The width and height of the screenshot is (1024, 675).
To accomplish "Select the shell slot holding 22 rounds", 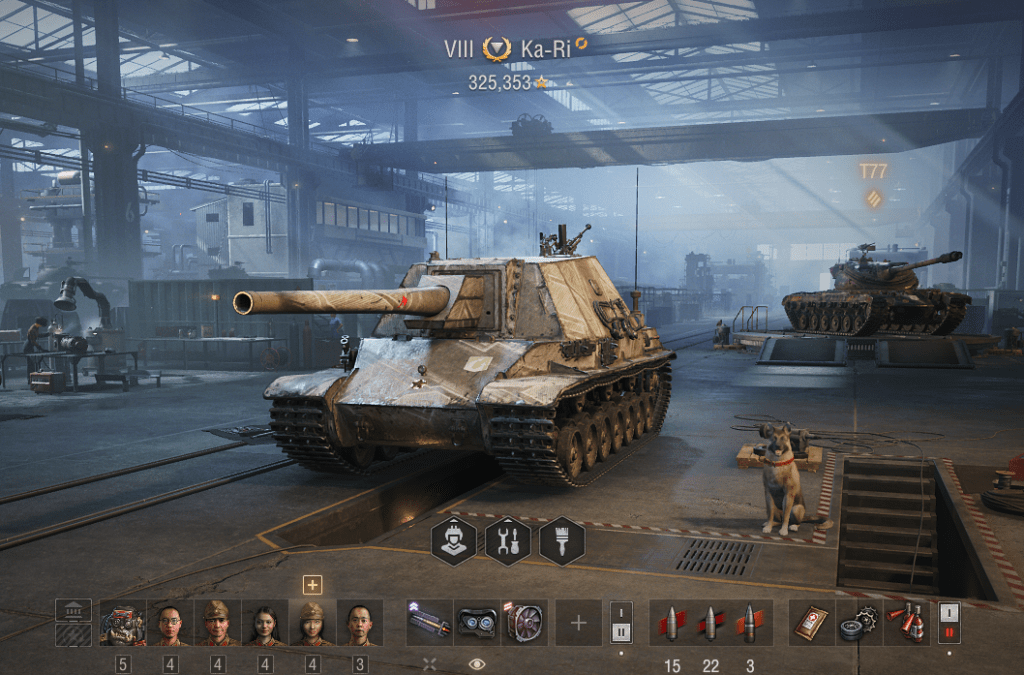I will coord(710,623).
